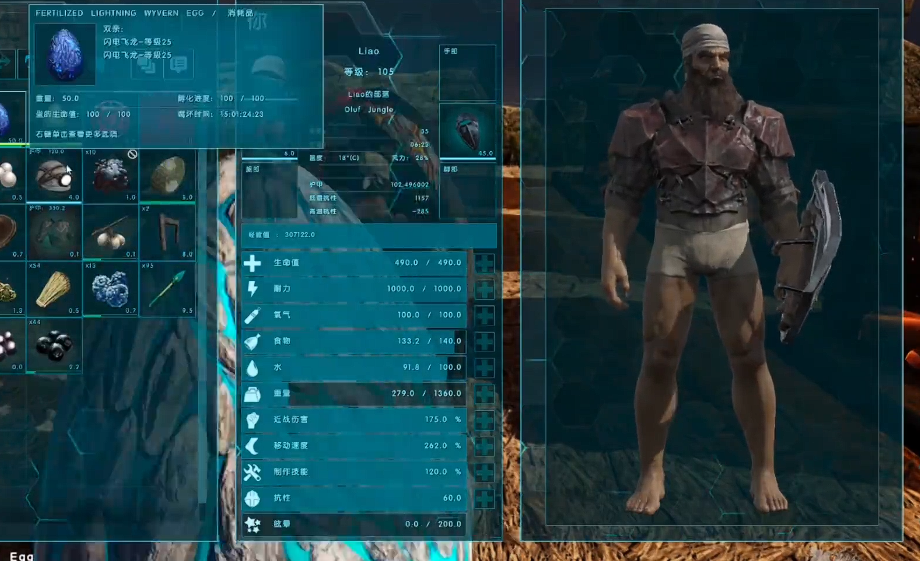Raise the food (食物) stat
The height and width of the screenshot is (561, 920).
point(485,341)
